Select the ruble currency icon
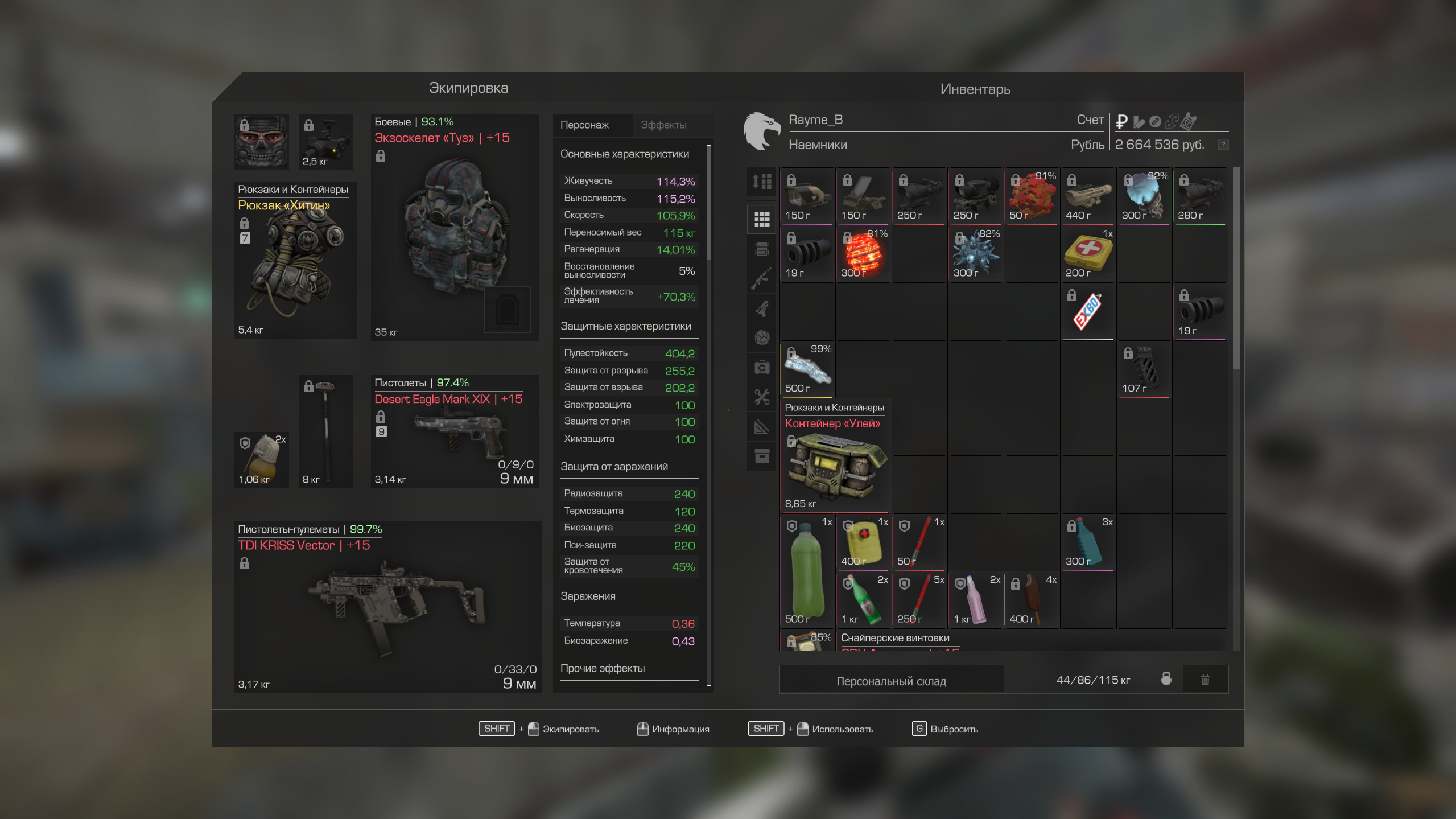Image resolution: width=1456 pixels, height=819 pixels. pos(1121,121)
